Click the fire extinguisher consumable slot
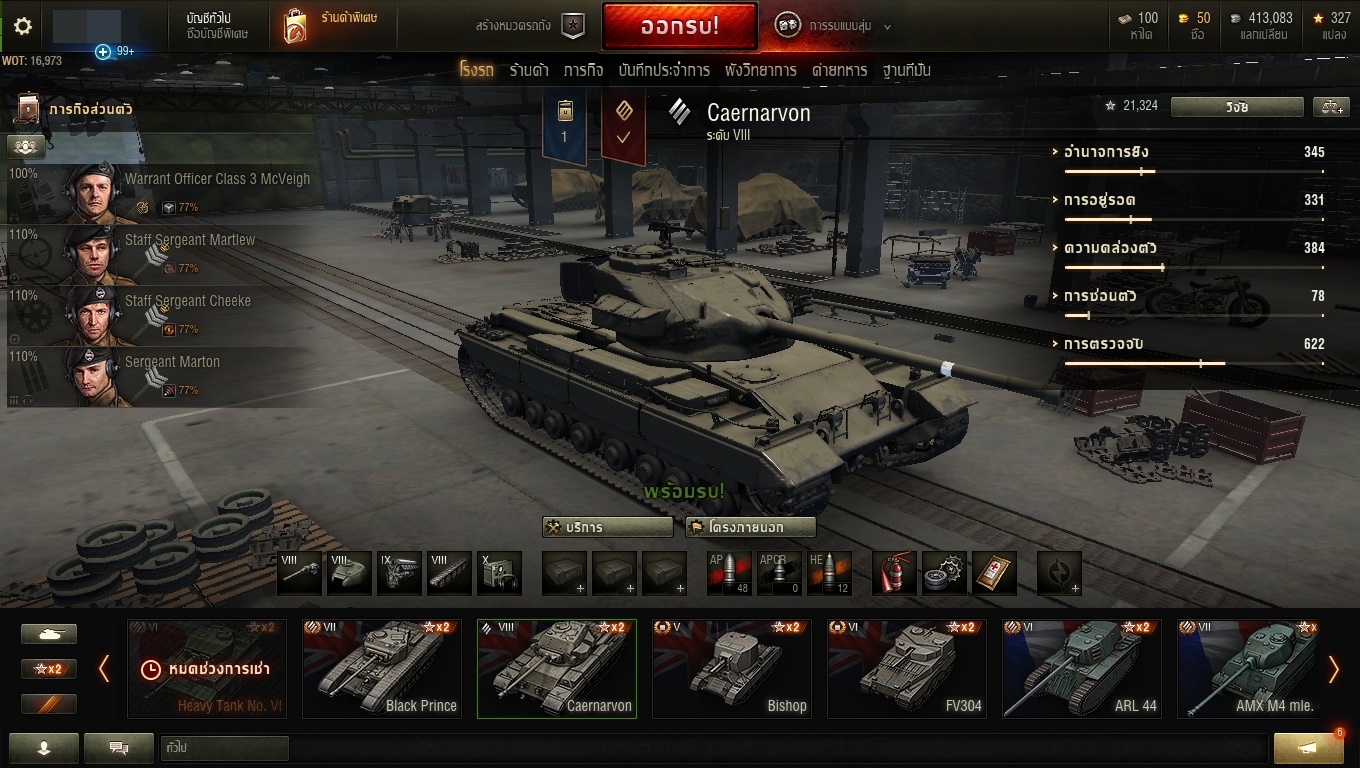 coord(894,573)
